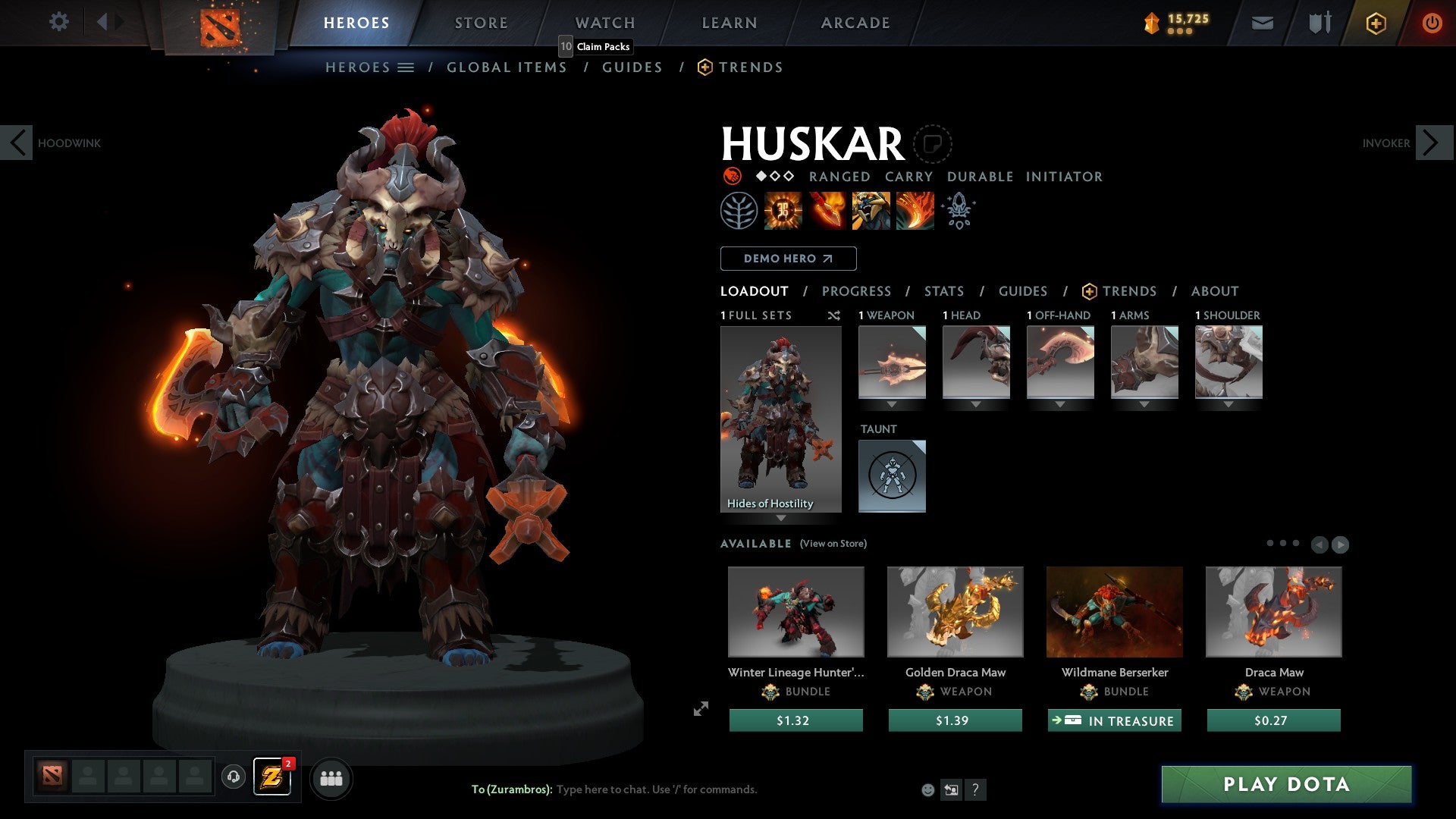Go to next hero Invoker
Viewport: 1456px width, 819px height.
1433,143
